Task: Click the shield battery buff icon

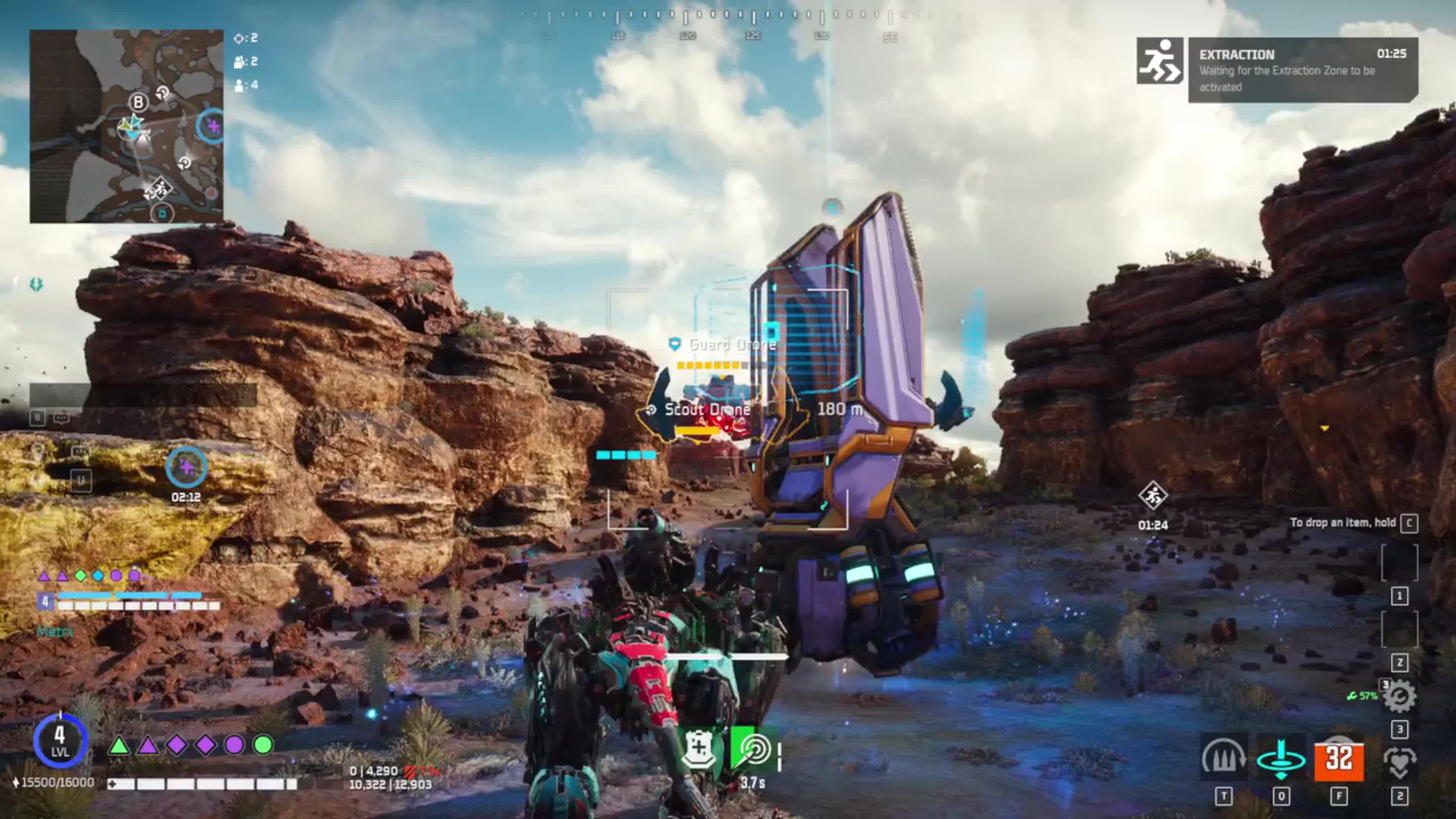Action: pyautogui.click(x=700, y=748)
